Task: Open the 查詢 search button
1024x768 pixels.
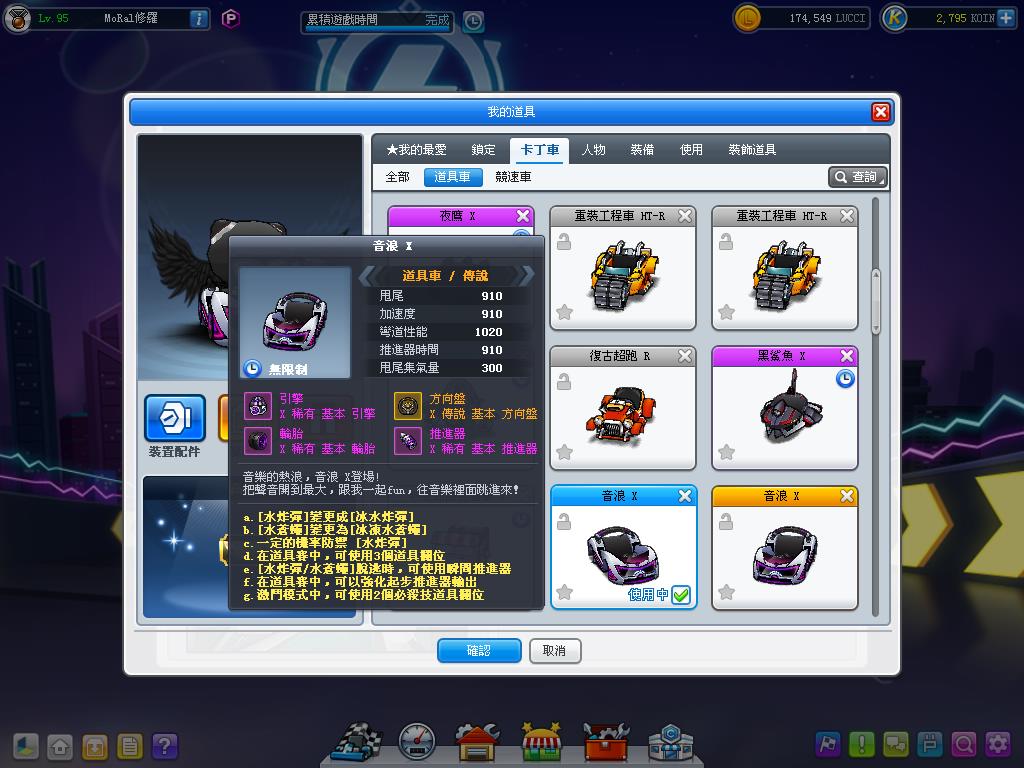Action: 858,177
